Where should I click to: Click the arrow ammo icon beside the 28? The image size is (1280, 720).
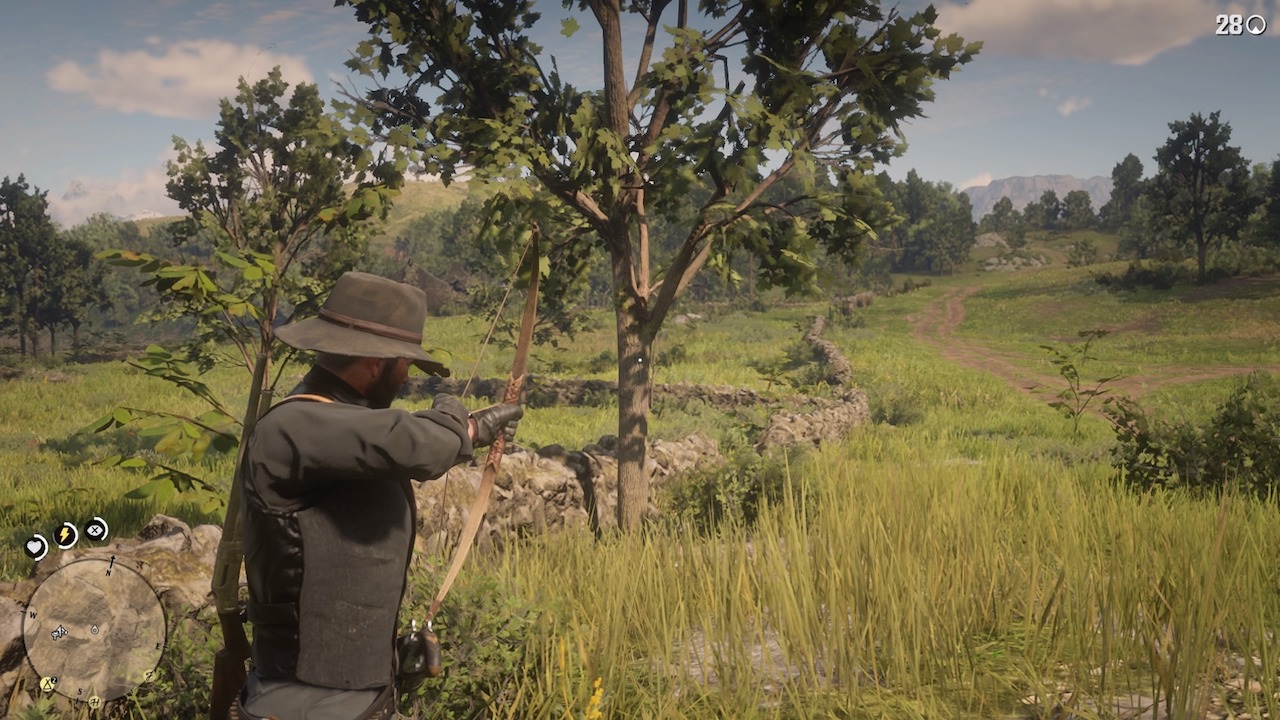coord(1257,23)
